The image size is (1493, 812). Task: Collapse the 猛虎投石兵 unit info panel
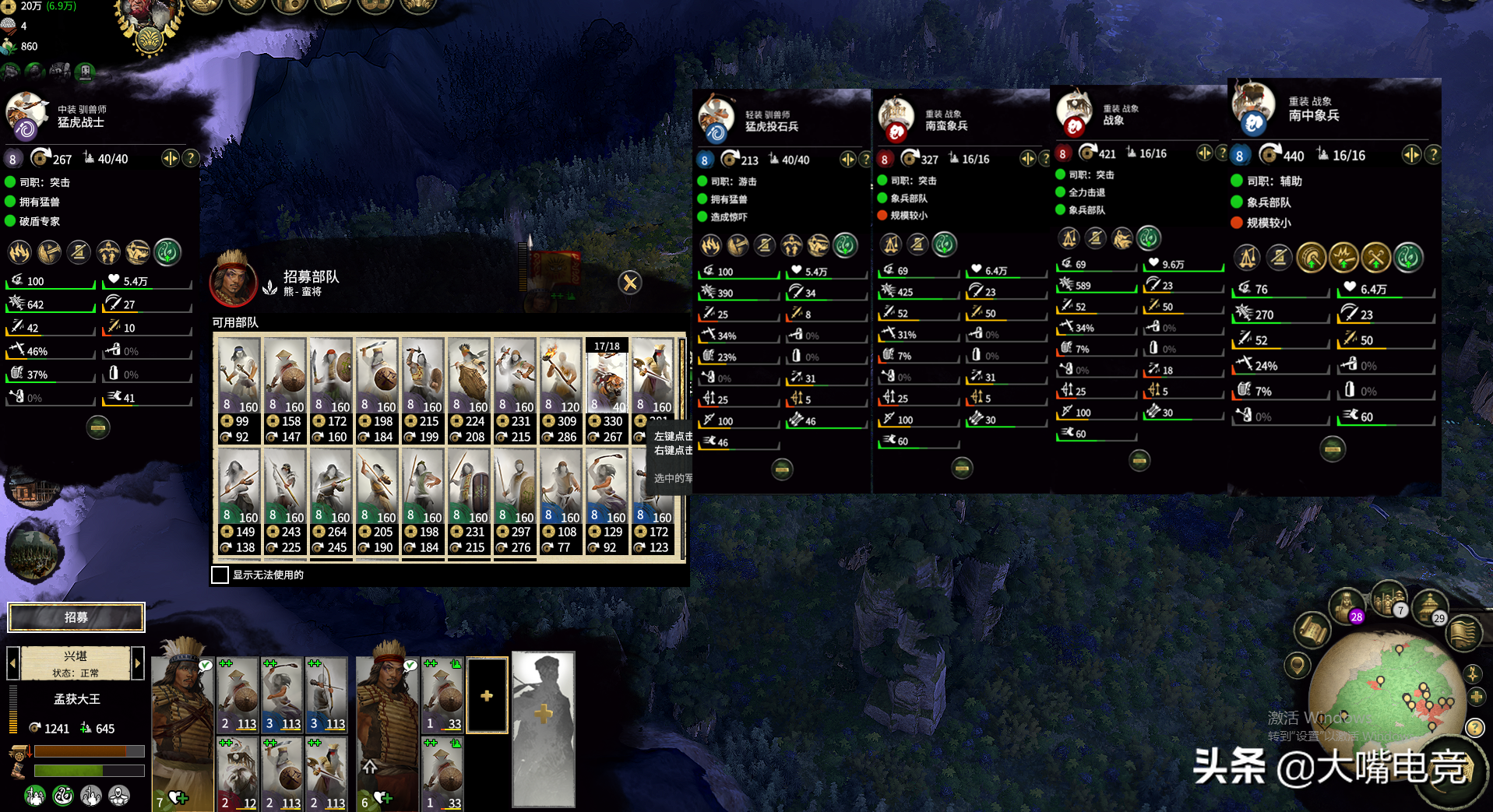pyautogui.click(x=782, y=469)
